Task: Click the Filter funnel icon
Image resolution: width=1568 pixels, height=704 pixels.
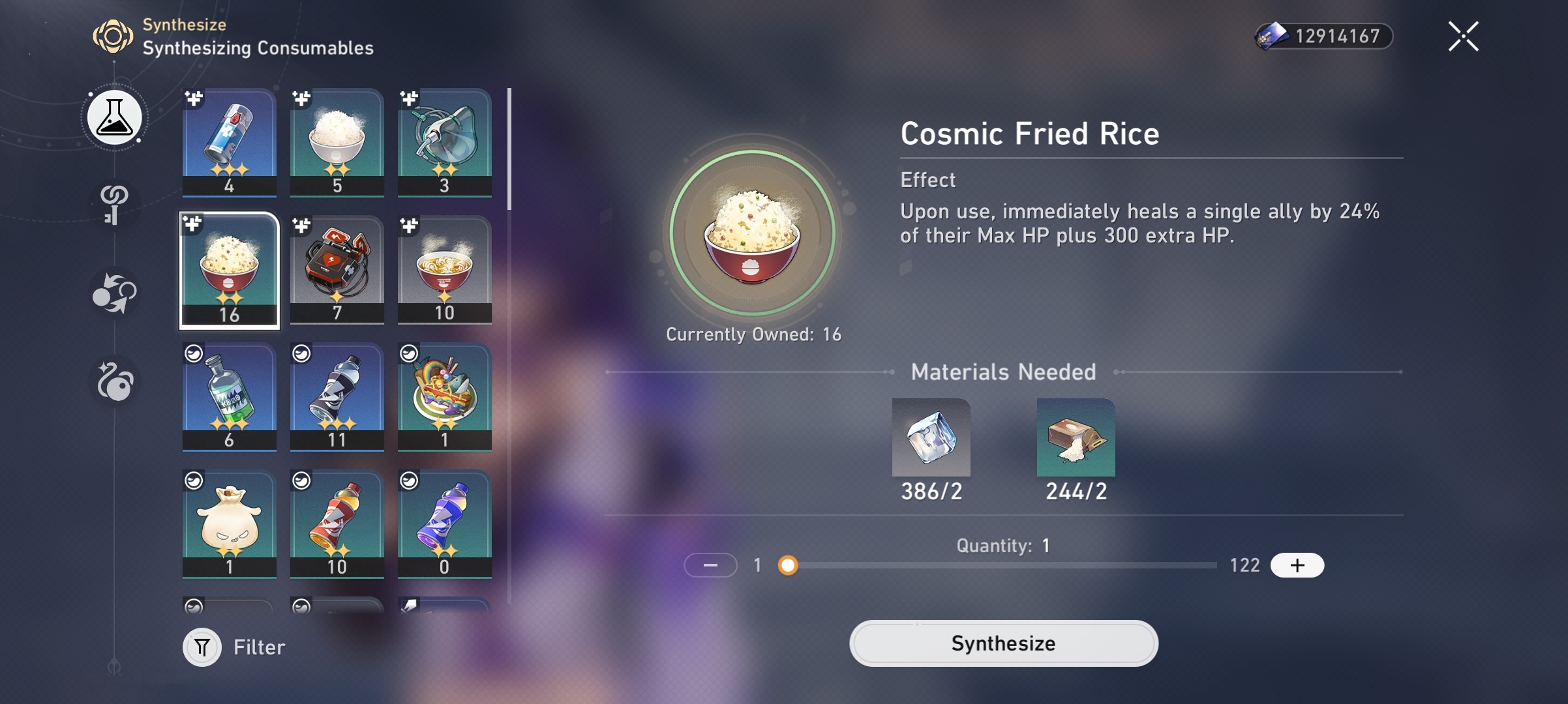Action: tap(202, 647)
